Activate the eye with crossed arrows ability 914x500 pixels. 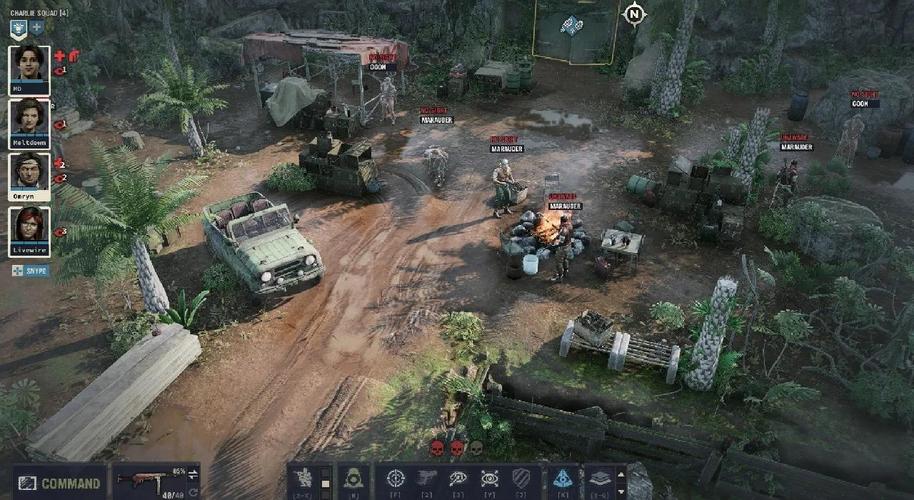489,479
